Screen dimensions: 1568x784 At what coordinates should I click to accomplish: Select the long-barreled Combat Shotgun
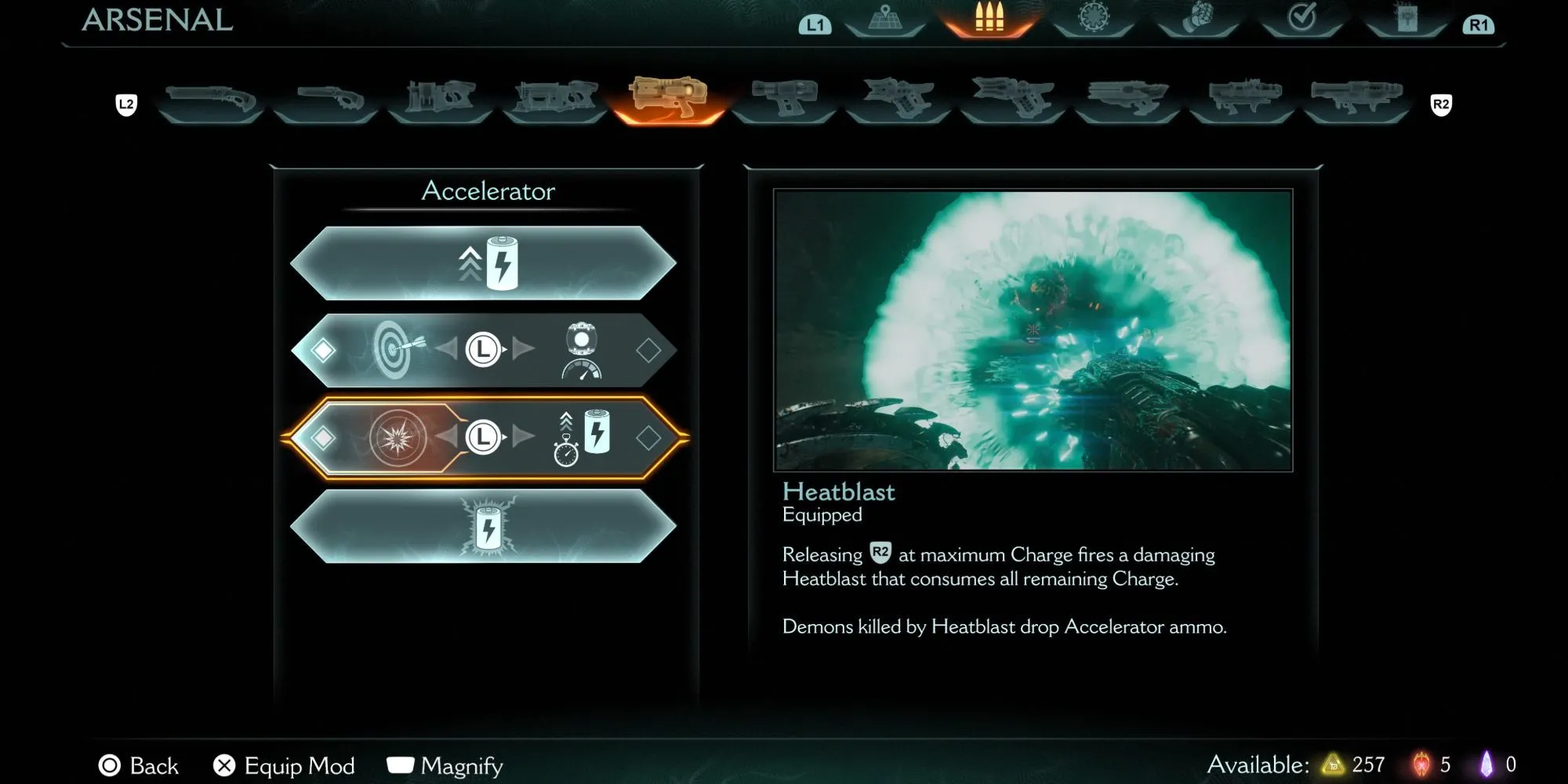[210, 102]
